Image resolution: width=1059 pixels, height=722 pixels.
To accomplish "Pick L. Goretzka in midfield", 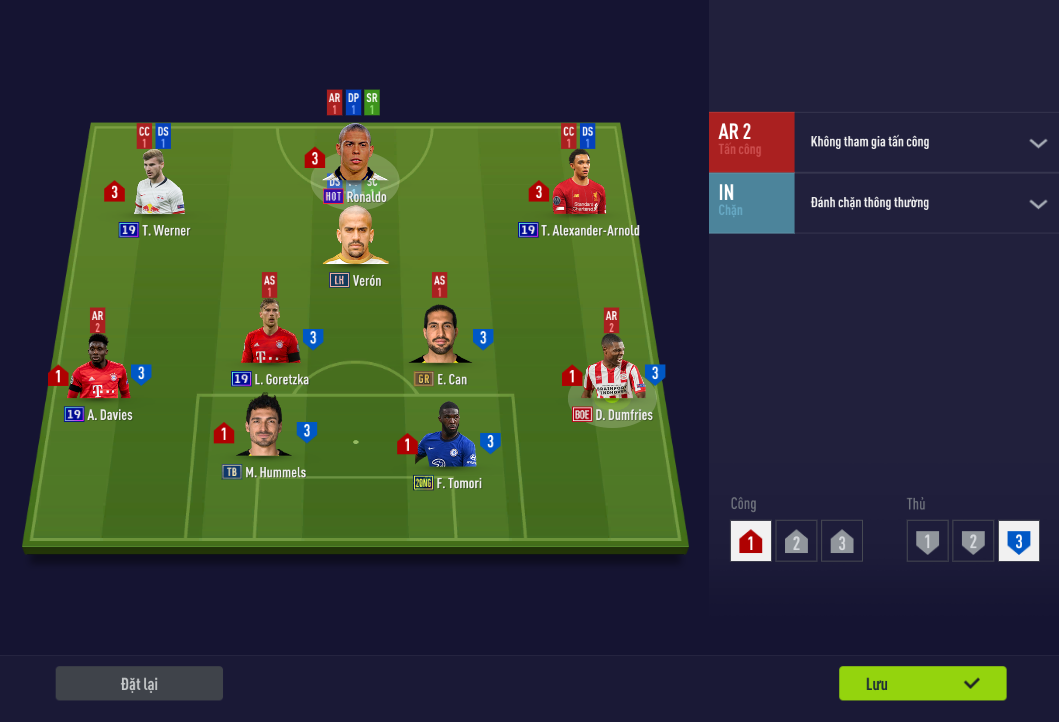I will 270,337.
